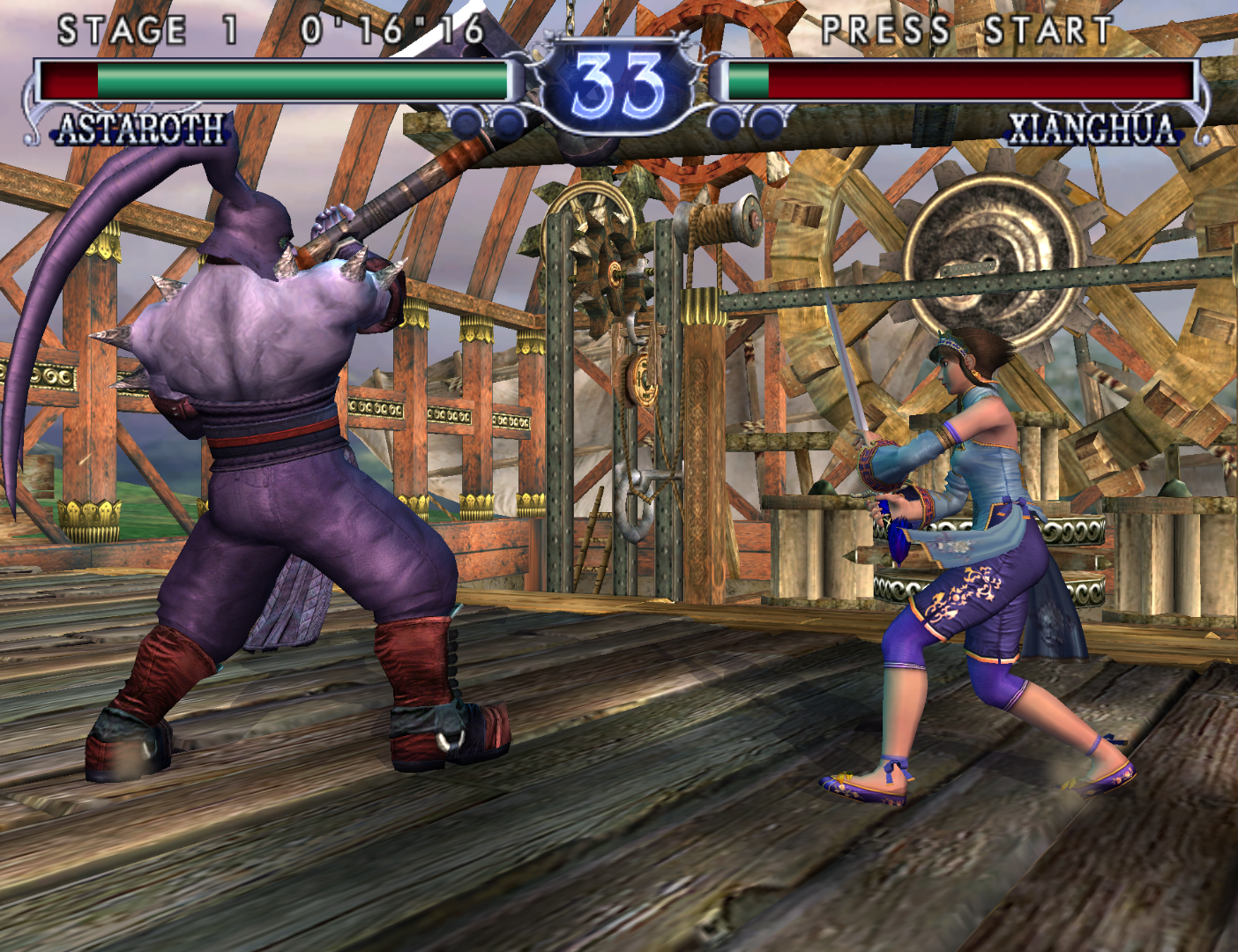Select the ASTAROTH nameplate banner
Viewport: 1238px width, 952px height.
click(137, 130)
